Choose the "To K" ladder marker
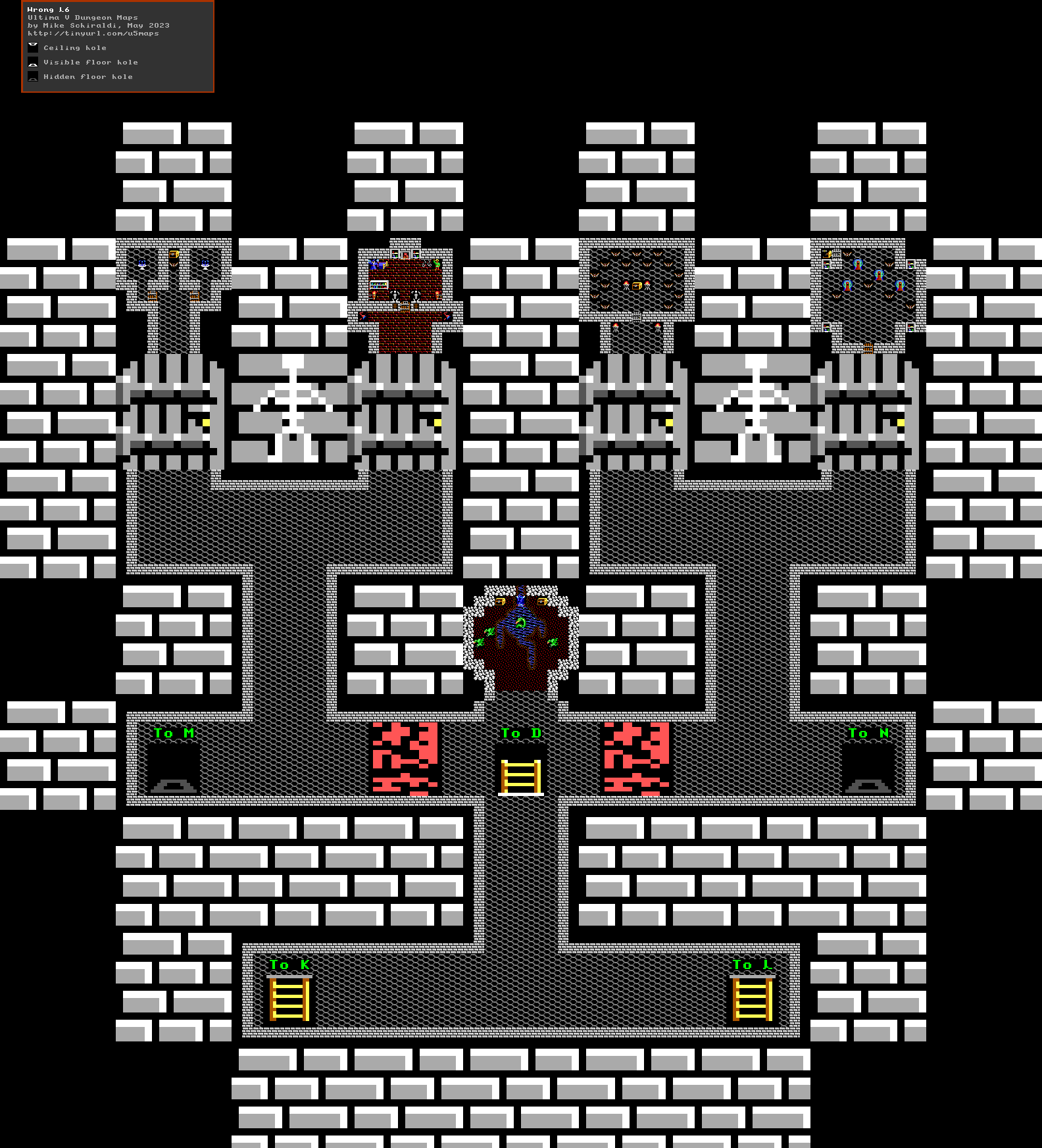This screenshot has width=1042, height=1148. click(x=289, y=998)
